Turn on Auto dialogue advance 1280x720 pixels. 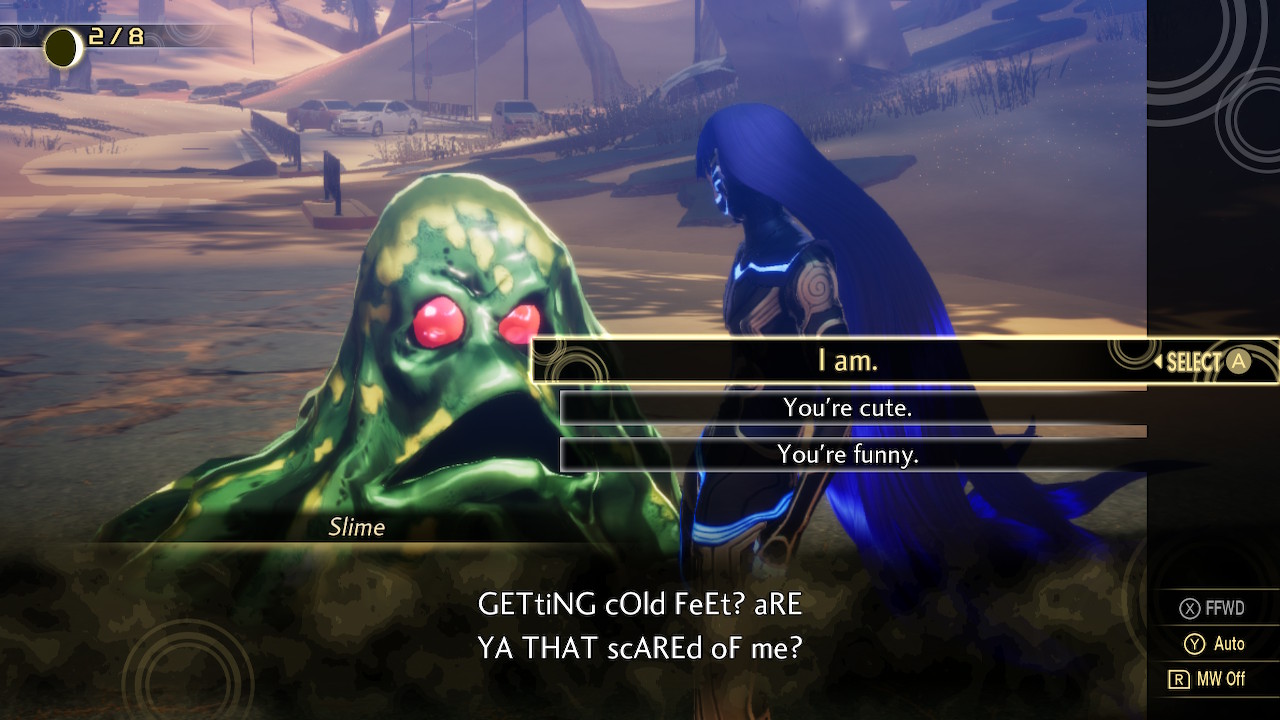point(1214,644)
